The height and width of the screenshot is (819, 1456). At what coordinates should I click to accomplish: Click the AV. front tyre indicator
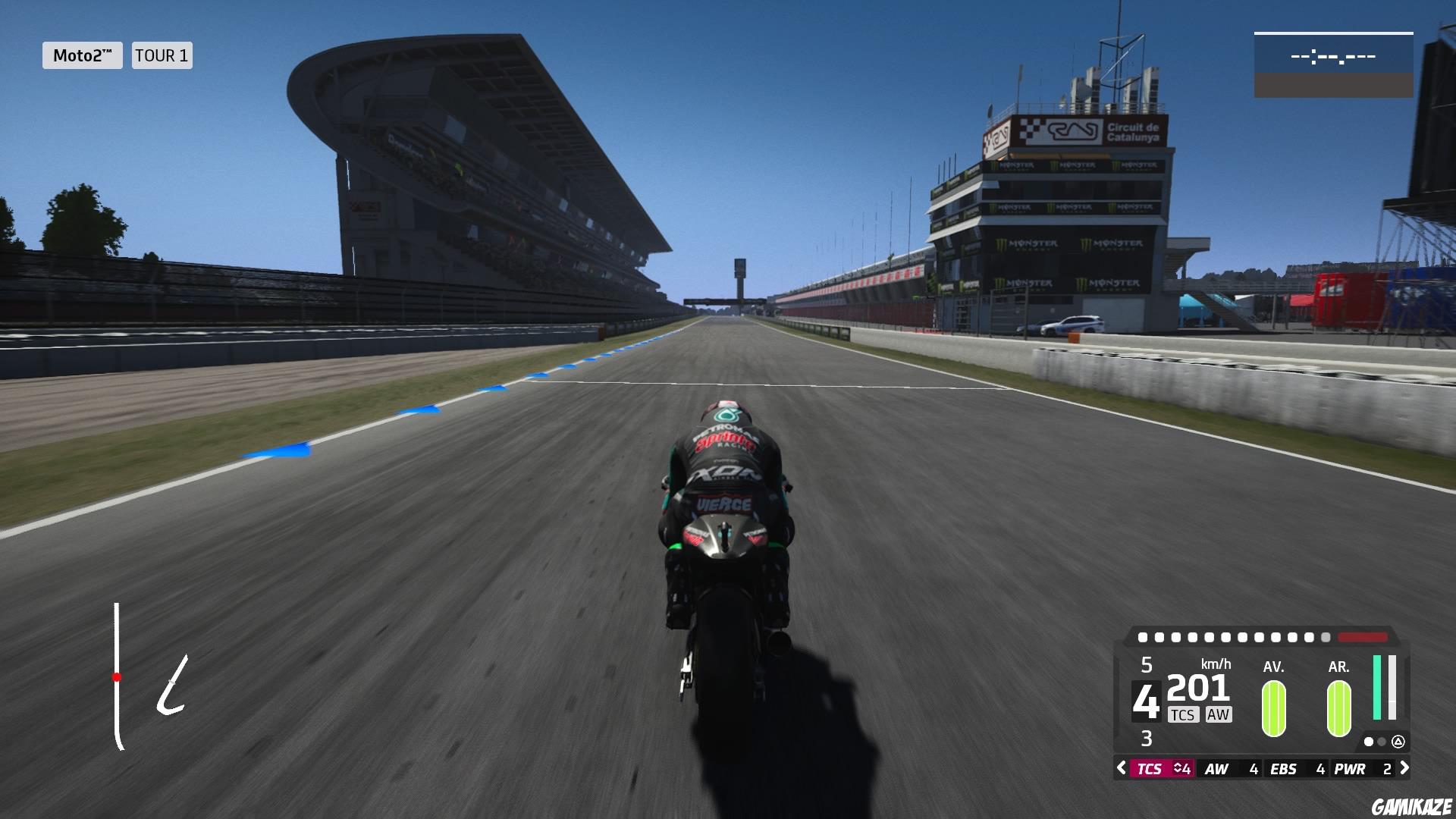1274,709
